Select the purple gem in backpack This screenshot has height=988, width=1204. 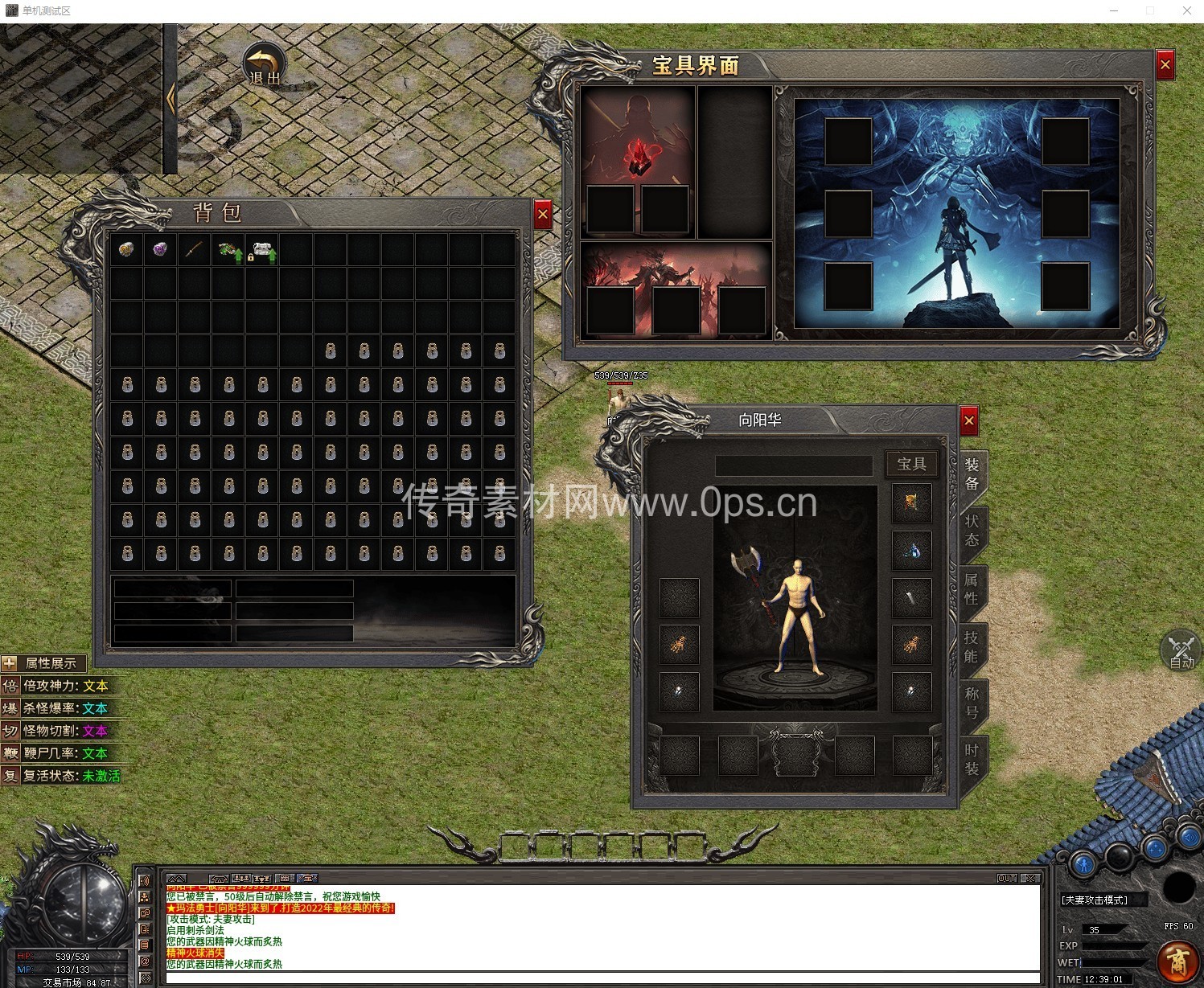pyautogui.click(x=160, y=250)
